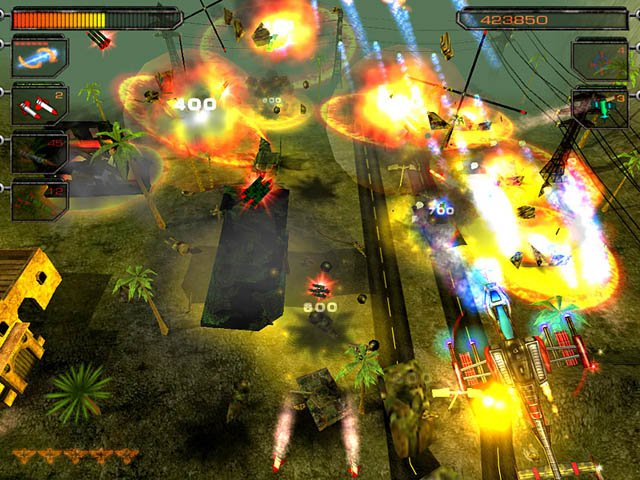640x480 pixels.
Task: Pick the weapon slot showing 12
Action: point(39,199)
